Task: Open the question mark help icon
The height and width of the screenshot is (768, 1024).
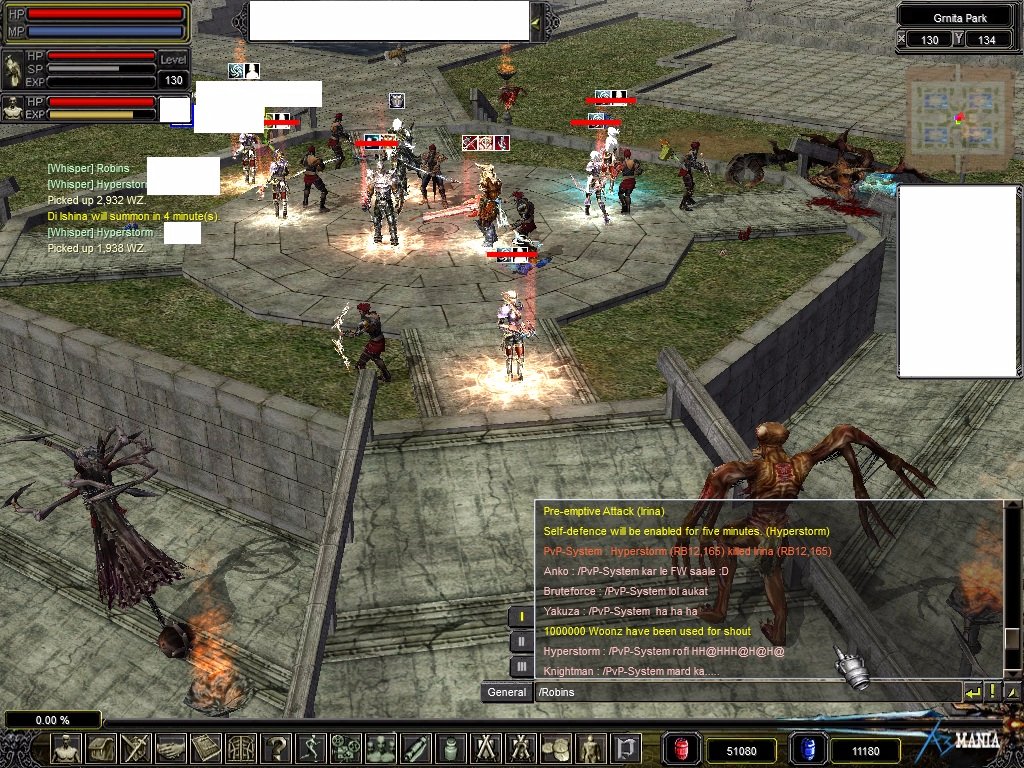Action: (276, 748)
